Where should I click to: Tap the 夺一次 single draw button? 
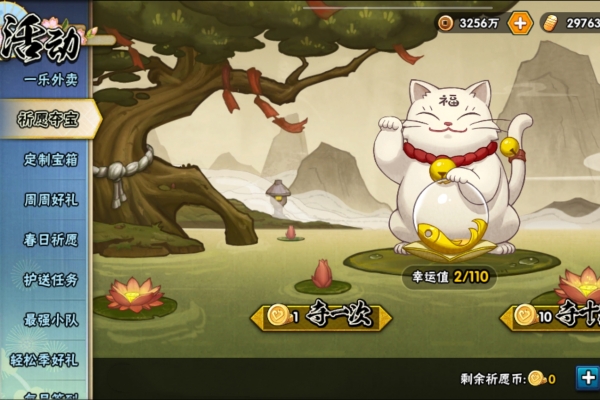click(x=322, y=317)
